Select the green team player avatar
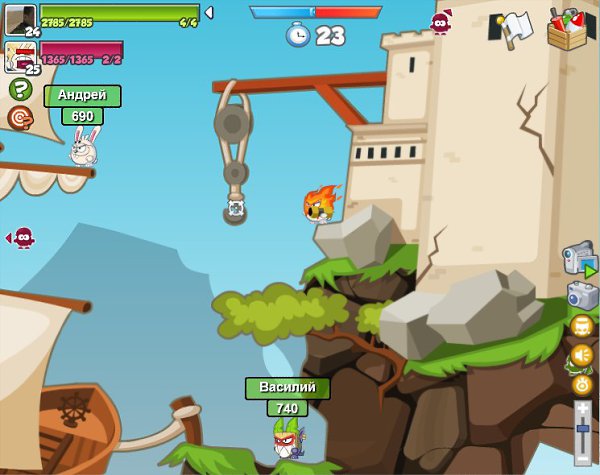600x475 pixels. coord(21,17)
